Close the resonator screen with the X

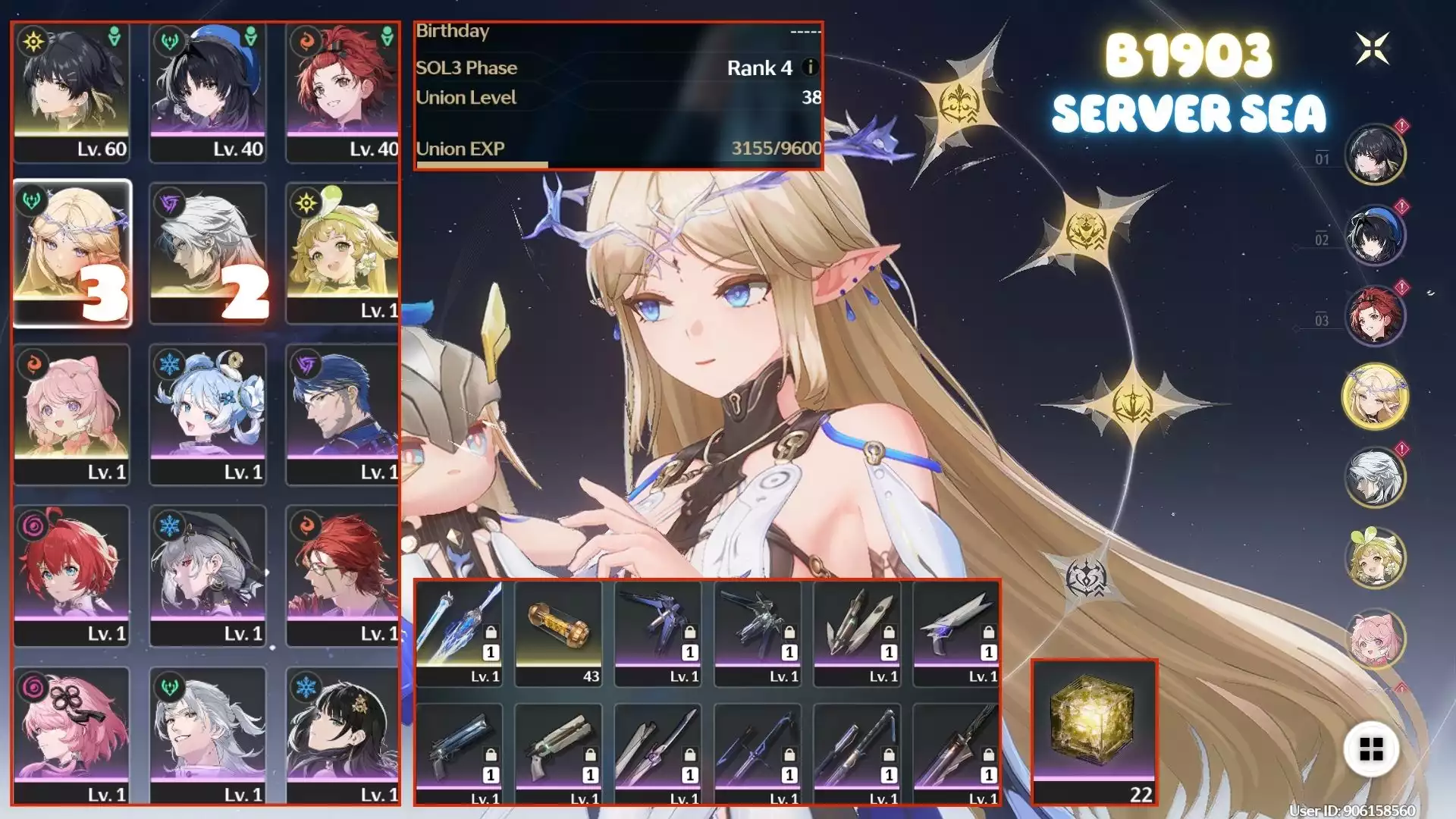[1372, 49]
